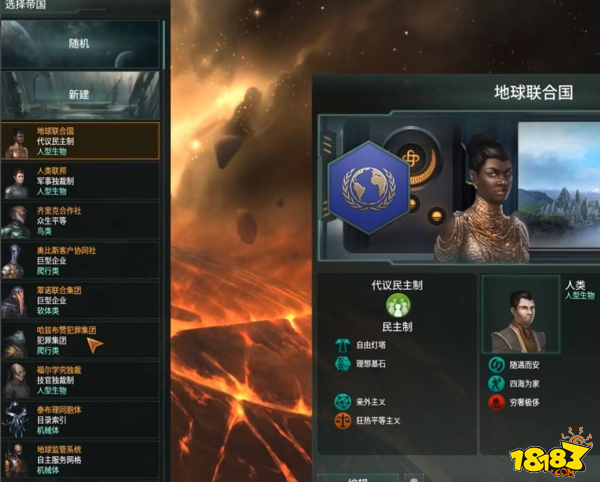This screenshot has width=600, height=482.
Task: Click the 亲外主义 ethic icon
Action: pyautogui.click(x=342, y=402)
